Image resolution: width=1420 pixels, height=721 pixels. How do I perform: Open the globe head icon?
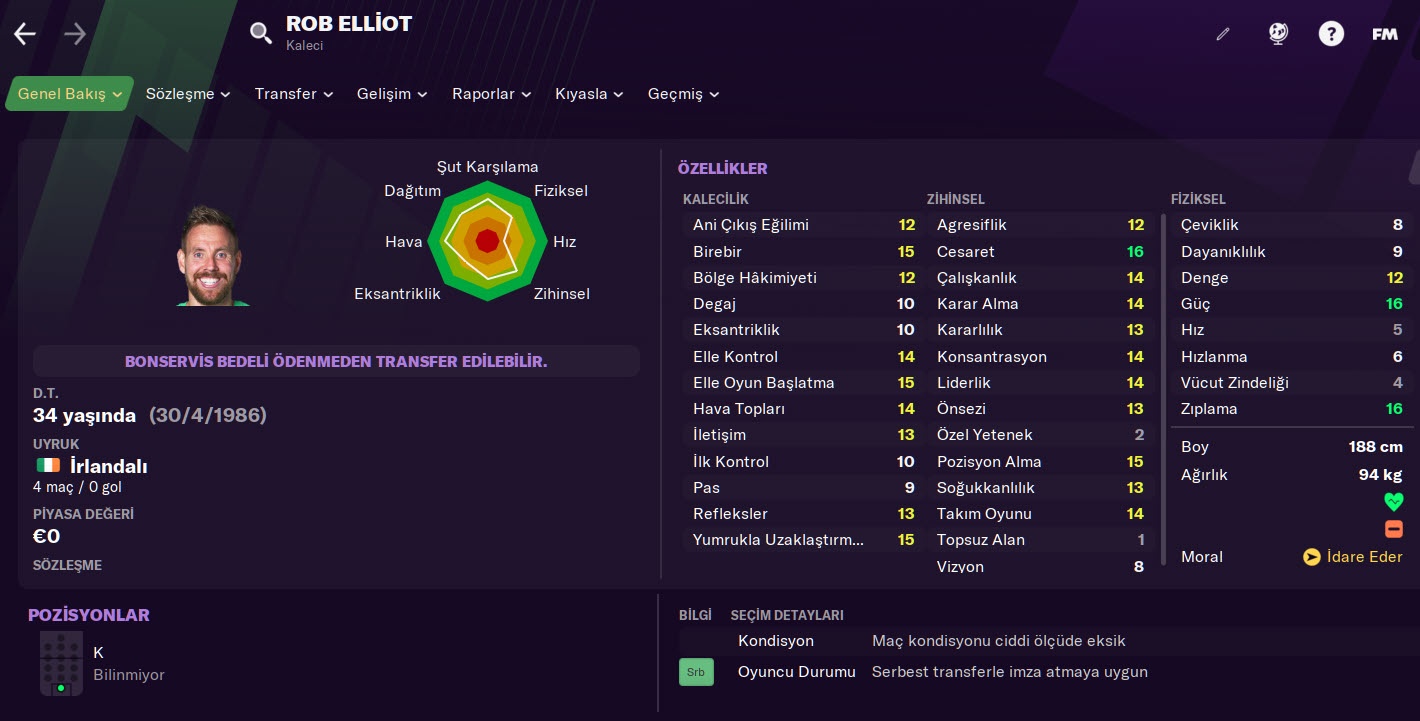pyautogui.click(x=1278, y=34)
